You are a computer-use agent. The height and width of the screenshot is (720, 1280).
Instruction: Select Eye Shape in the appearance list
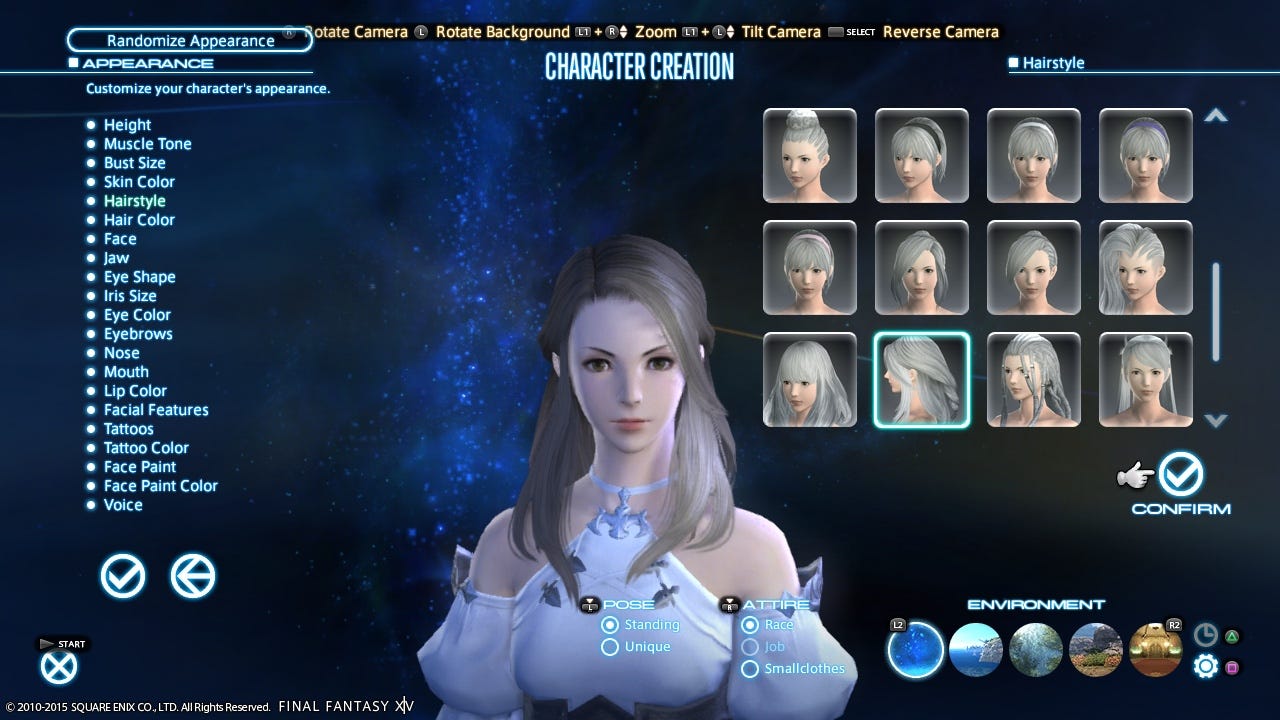pos(139,277)
